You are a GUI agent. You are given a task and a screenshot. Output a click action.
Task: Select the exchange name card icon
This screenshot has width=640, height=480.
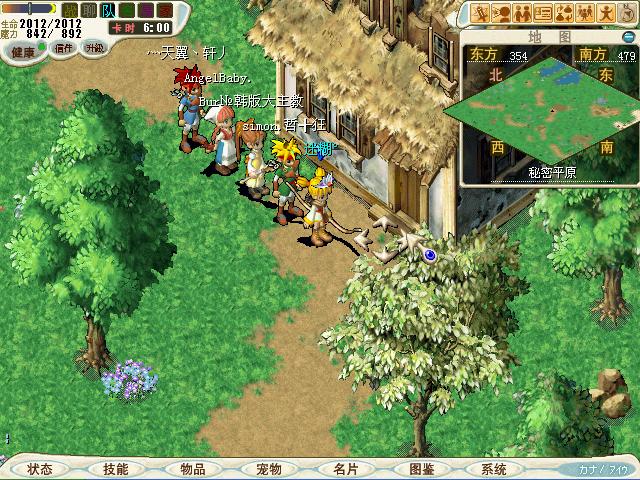click(x=543, y=13)
